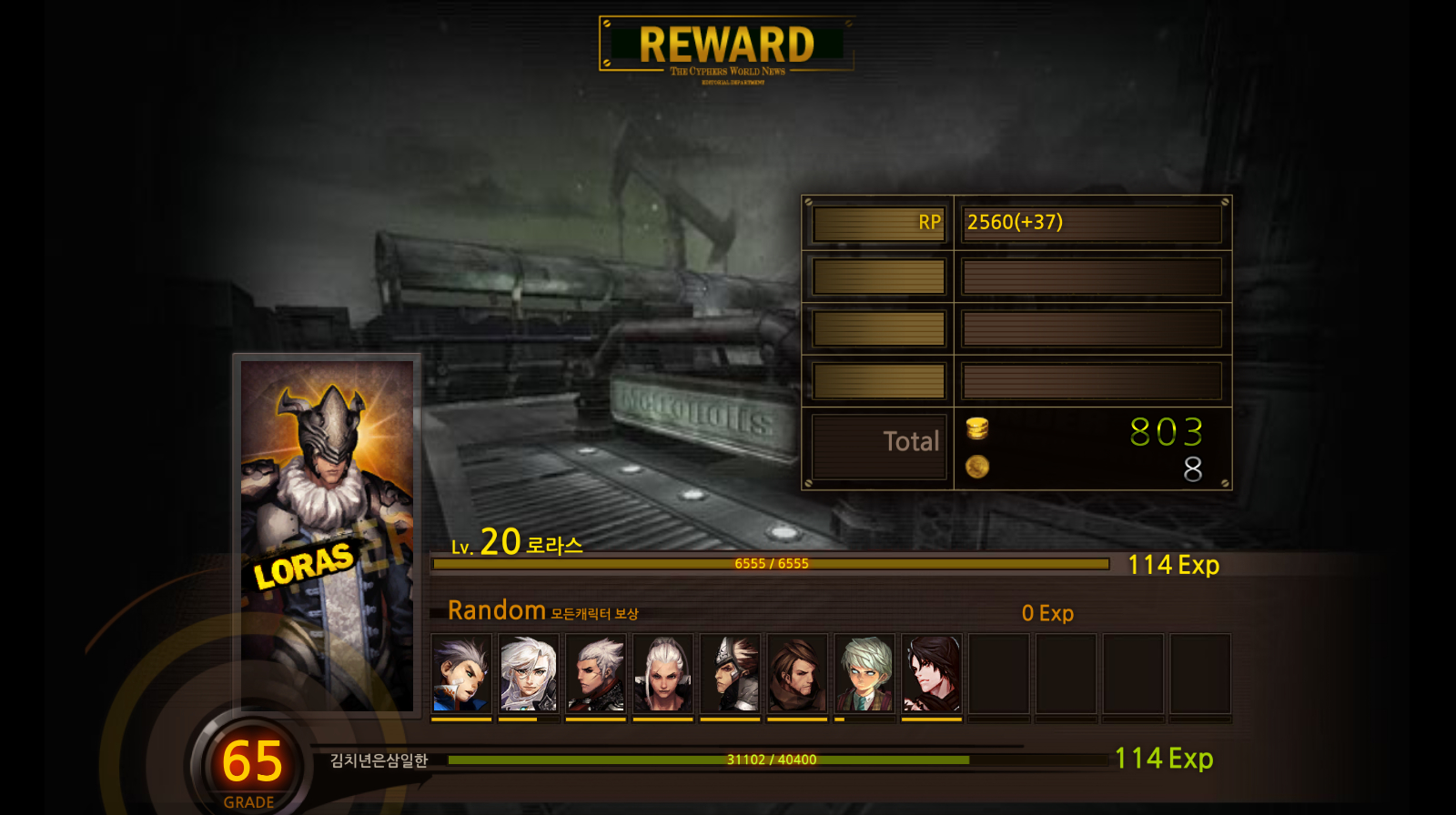Viewport: 1456px width, 815px height.
Task: Choose the green-haired boy with necktie portrait
Action: pyautogui.click(x=864, y=674)
